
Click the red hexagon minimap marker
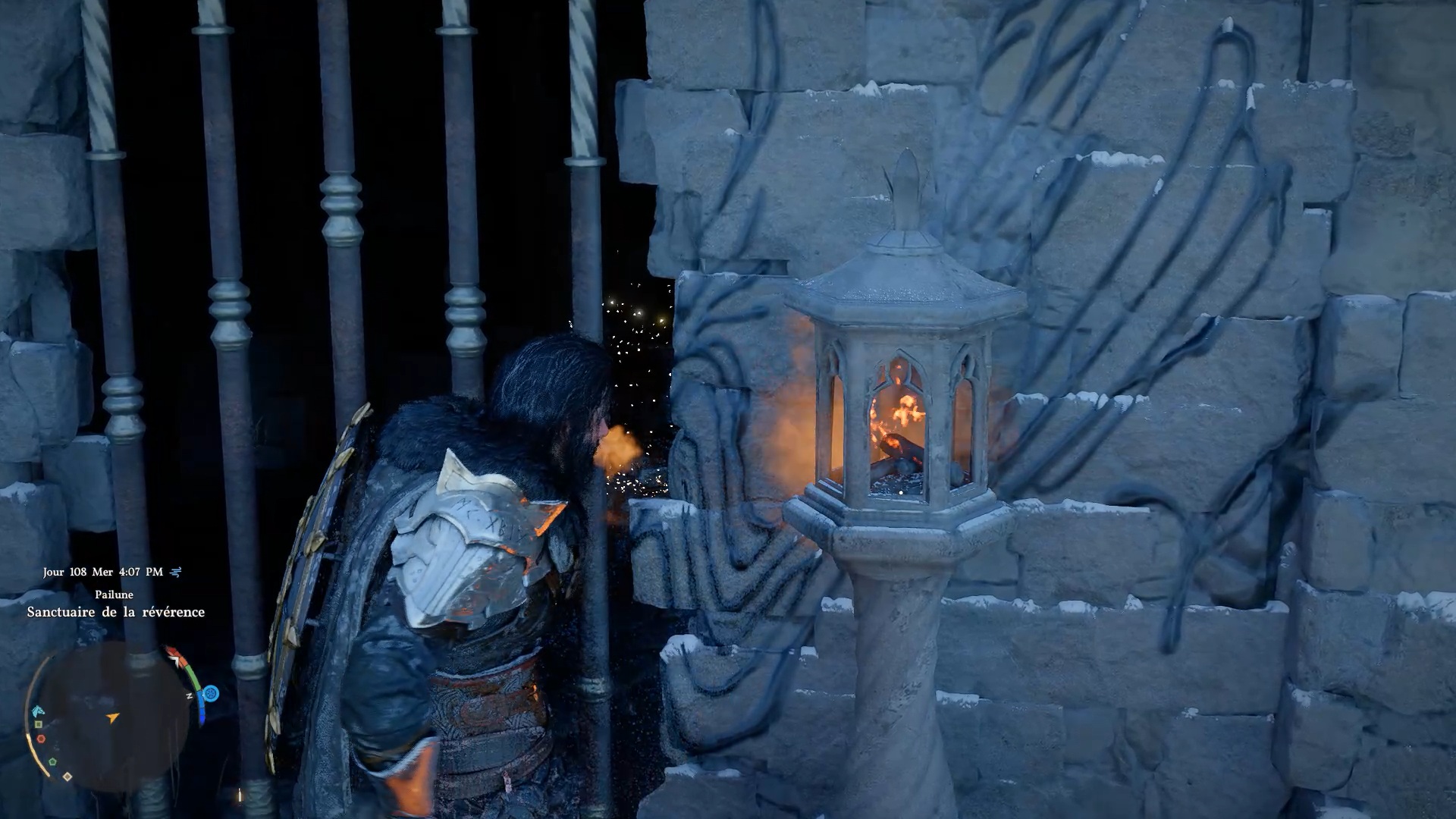pos(41,739)
